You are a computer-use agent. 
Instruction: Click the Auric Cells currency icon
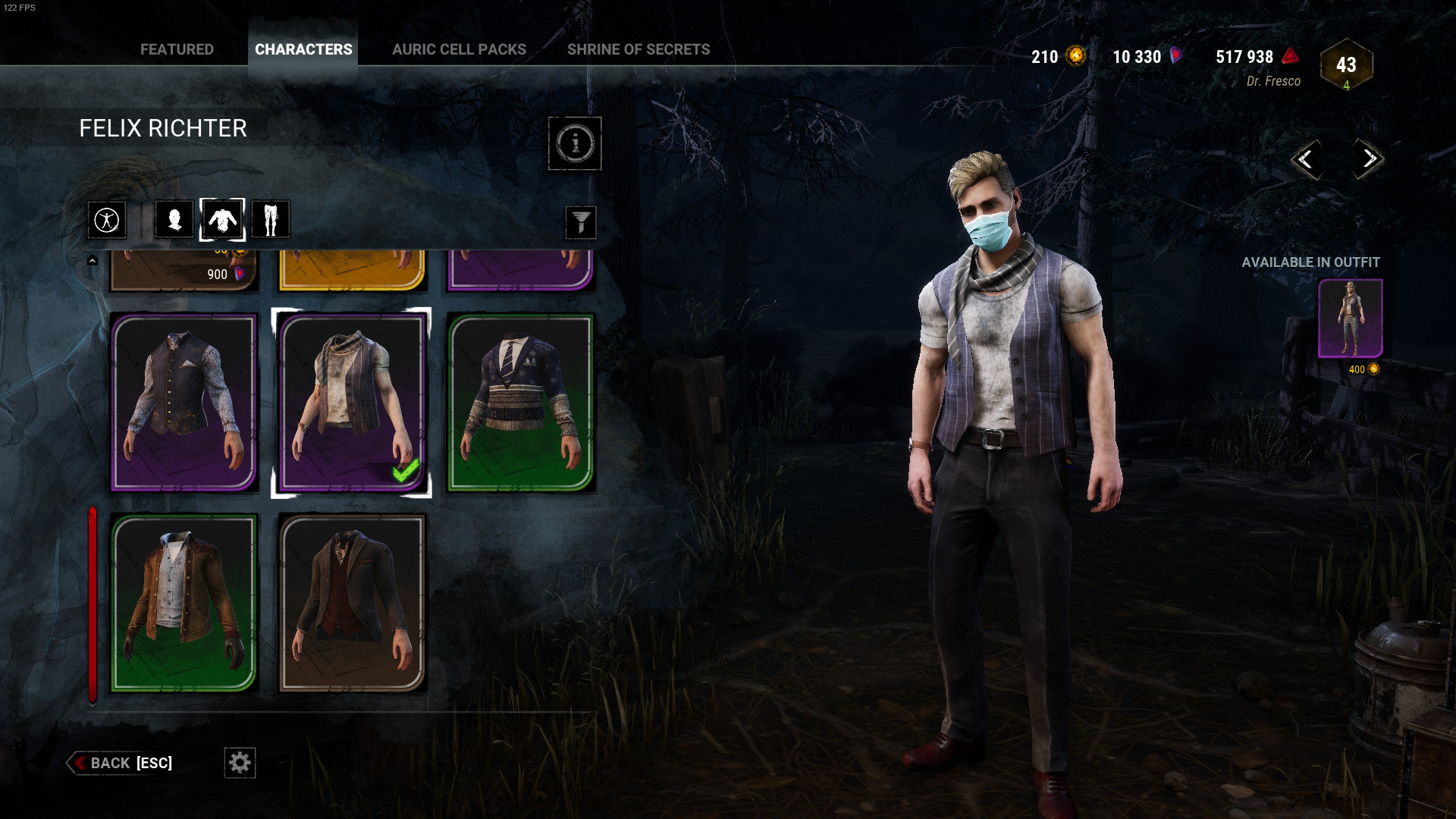1075,56
